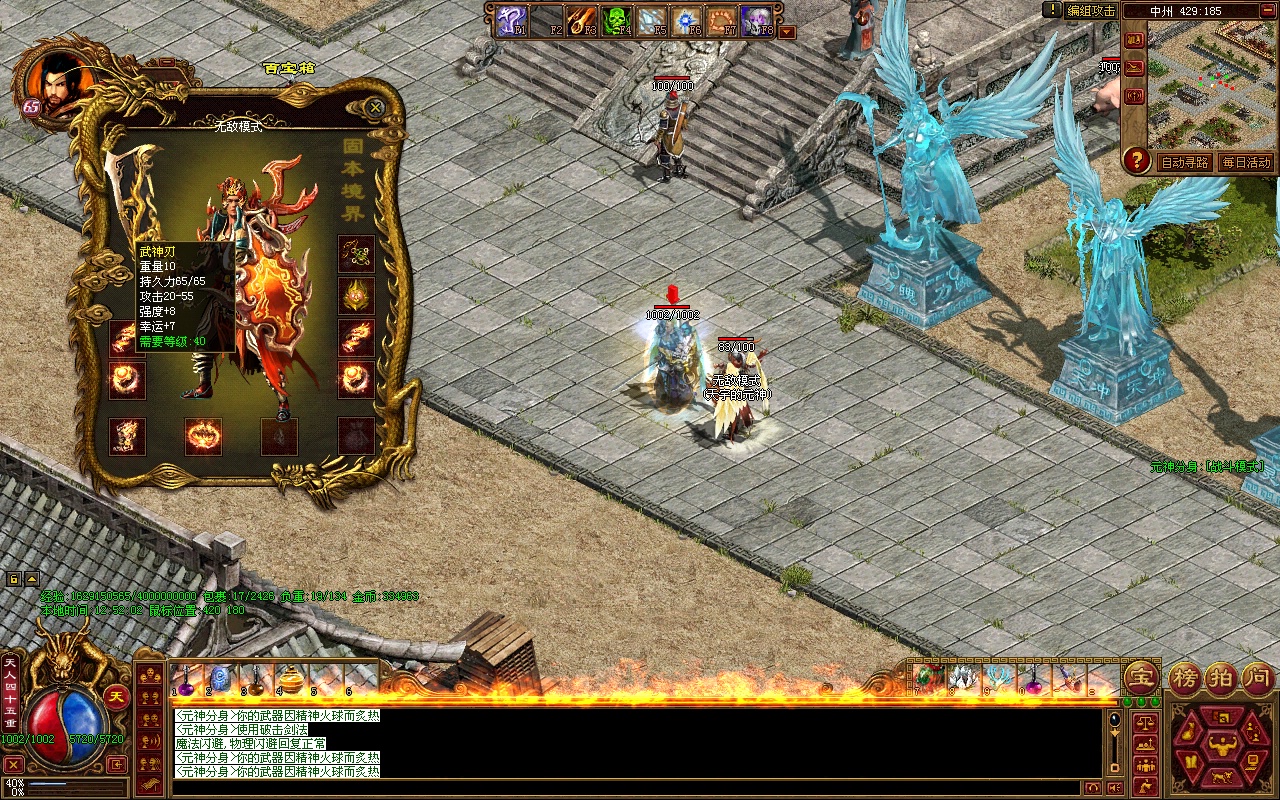Click the 问 help round button
The height and width of the screenshot is (800, 1280).
coord(1257,678)
